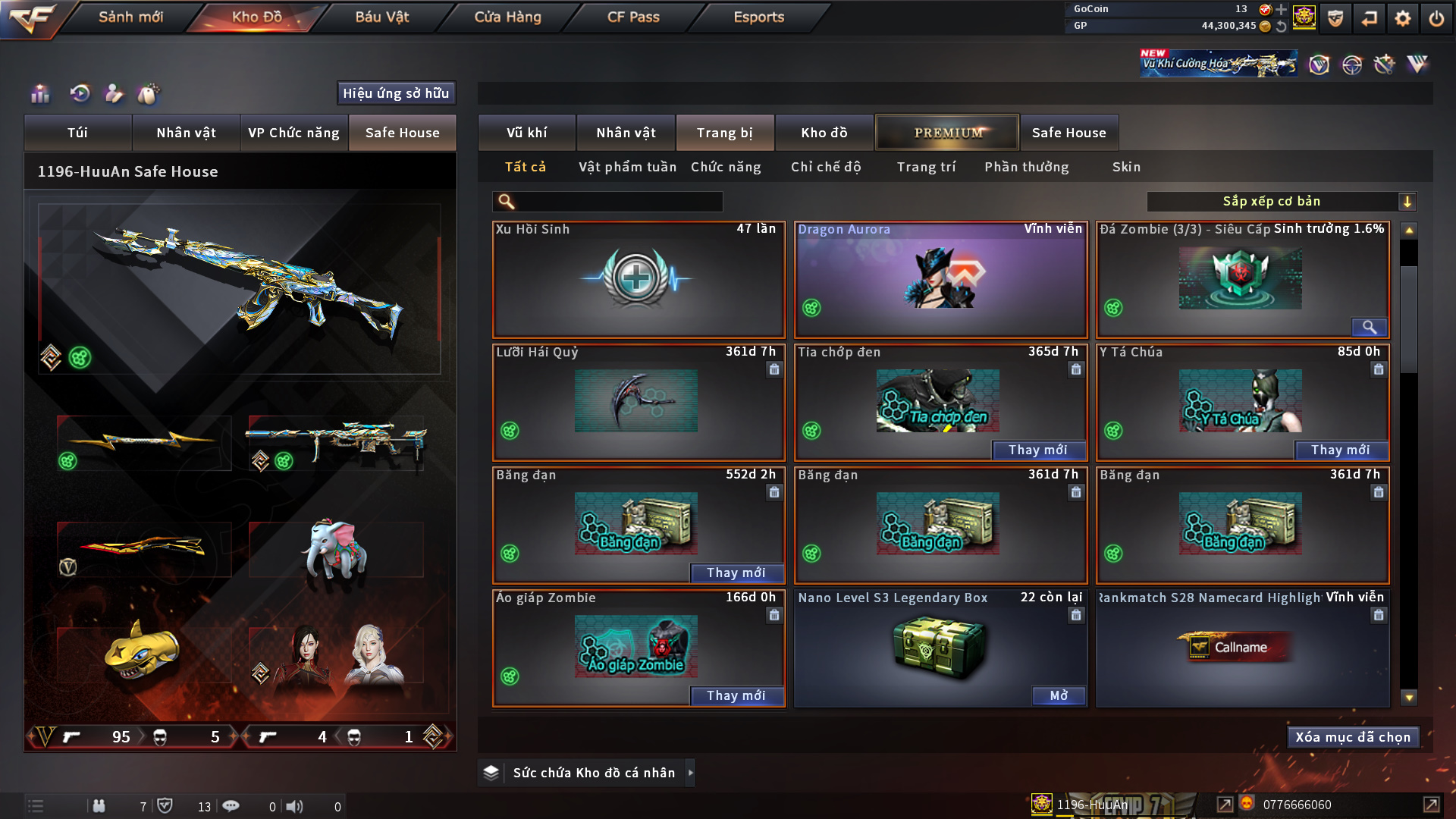
Task: Select the Xu Hồi Sinh item
Action: click(638, 279)
